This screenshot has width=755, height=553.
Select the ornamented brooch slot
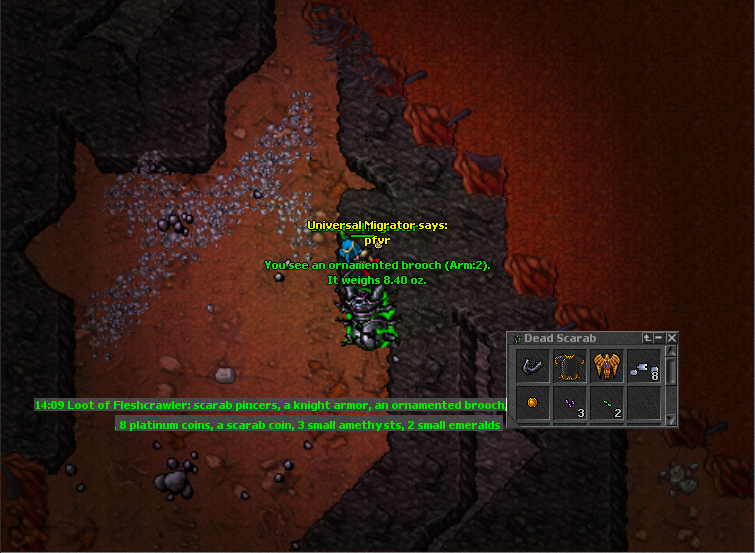pyautogui.click(x=606, y=366)
